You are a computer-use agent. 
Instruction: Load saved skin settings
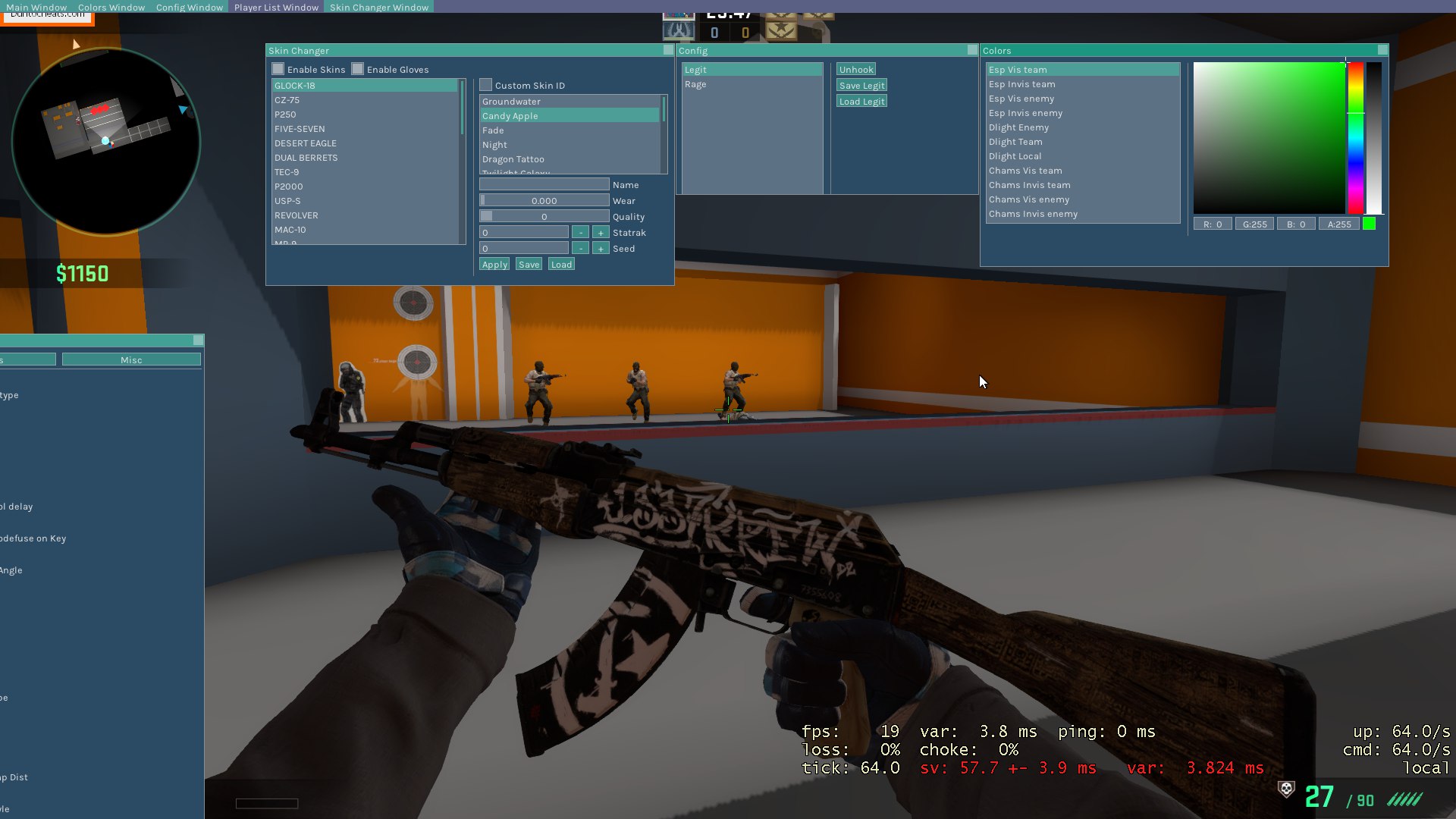[561, 265]
